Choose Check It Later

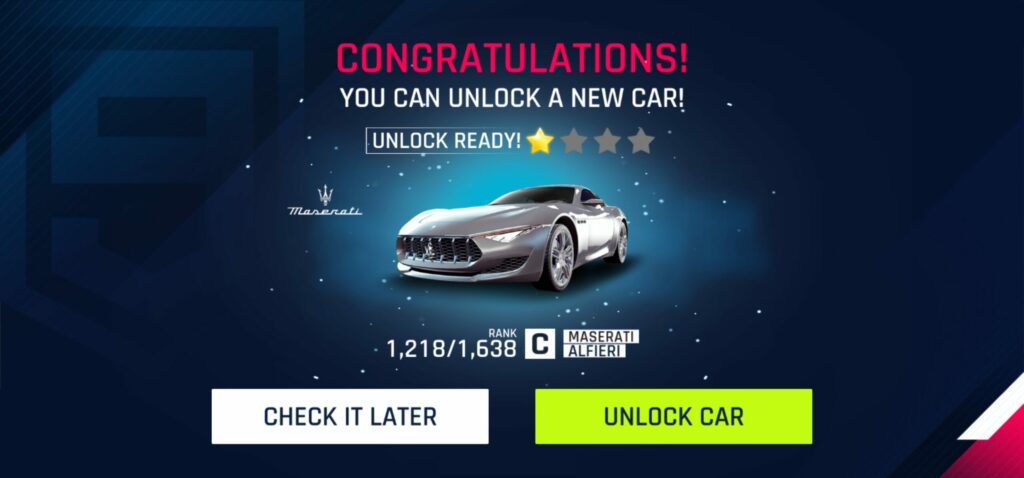pyautogui.click(x=350, y=416)
